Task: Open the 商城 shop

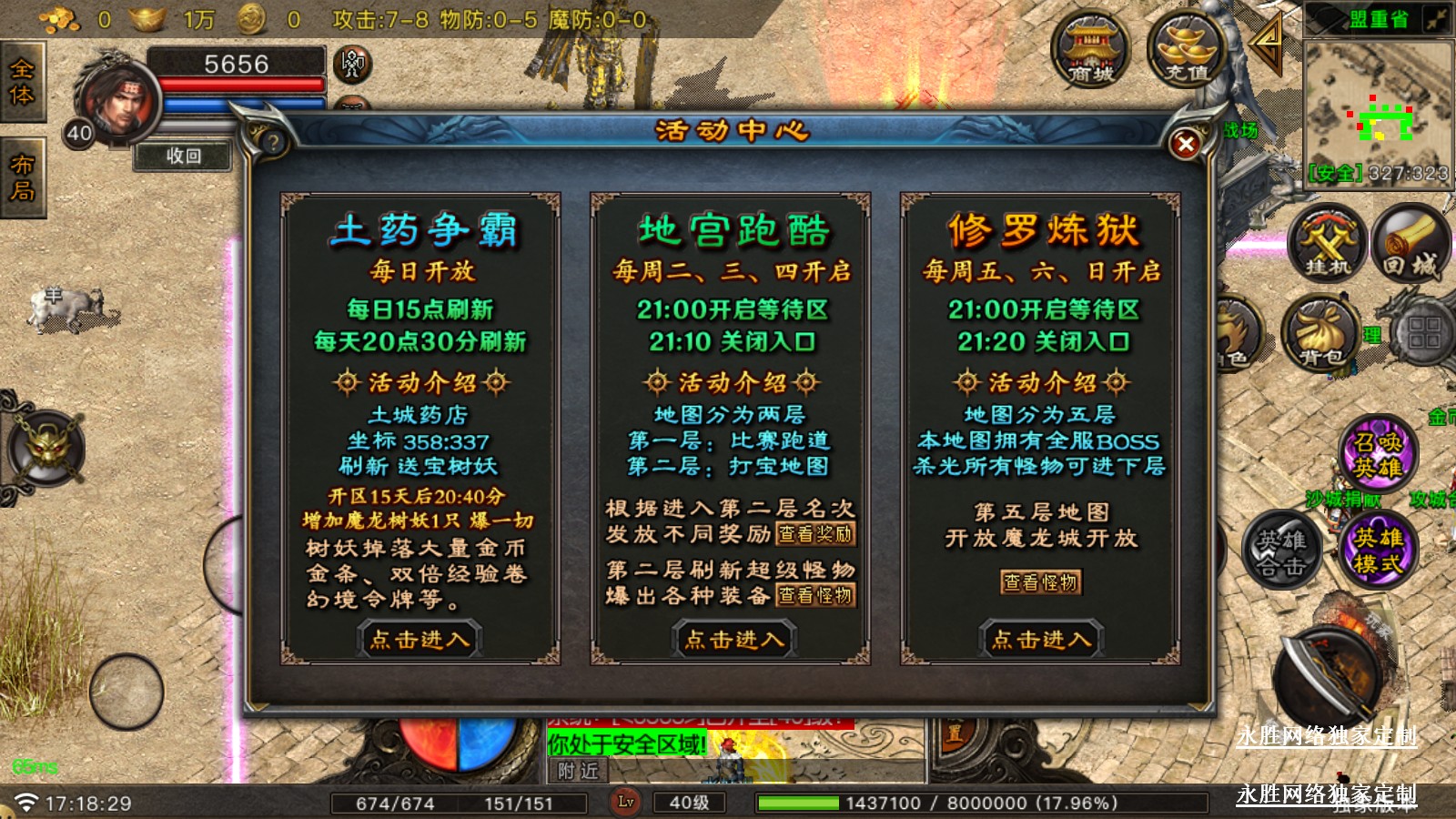Action: [1090, 50]
